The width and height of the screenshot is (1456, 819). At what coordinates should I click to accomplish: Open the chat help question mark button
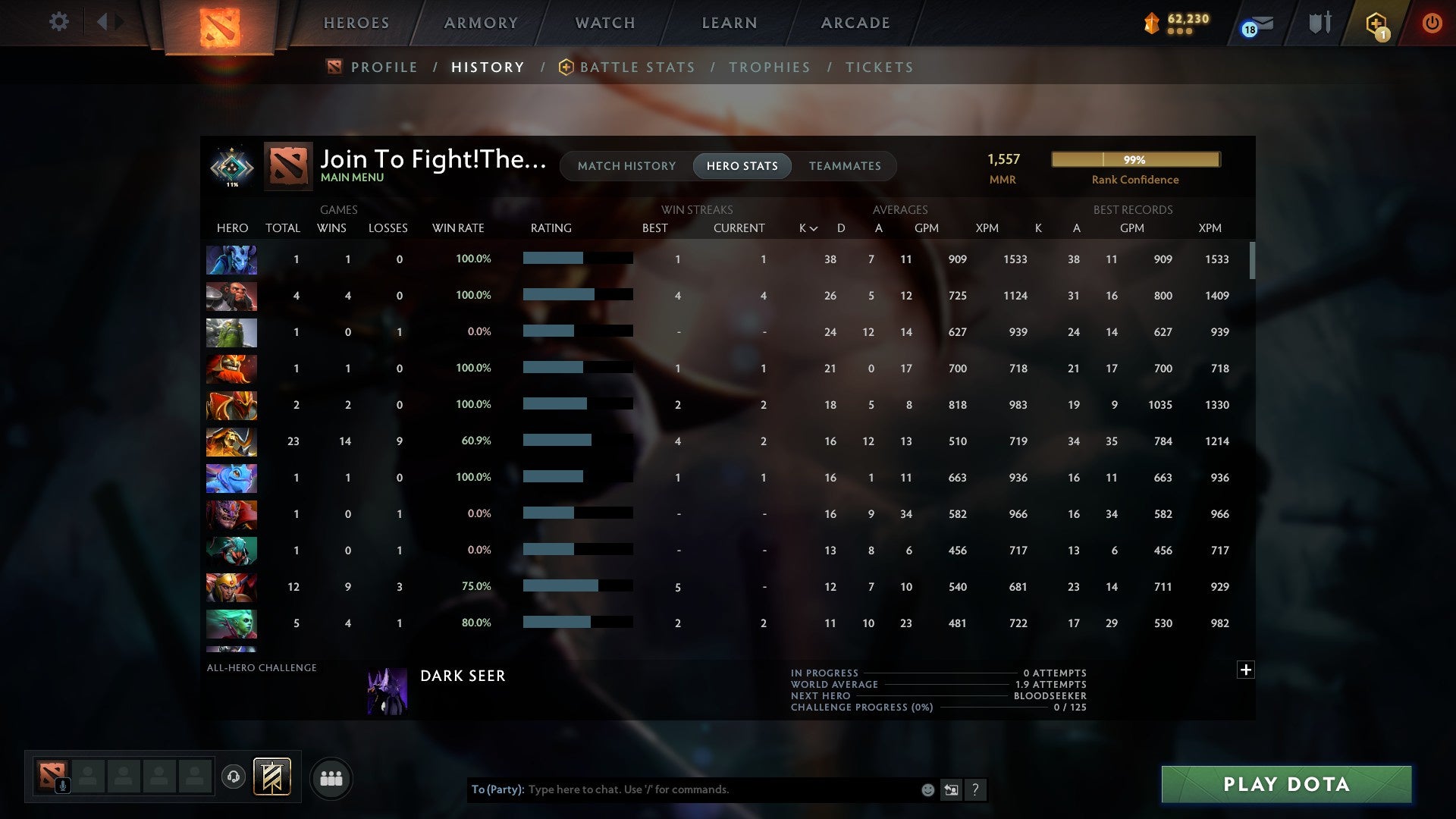(x=977, y=789)
